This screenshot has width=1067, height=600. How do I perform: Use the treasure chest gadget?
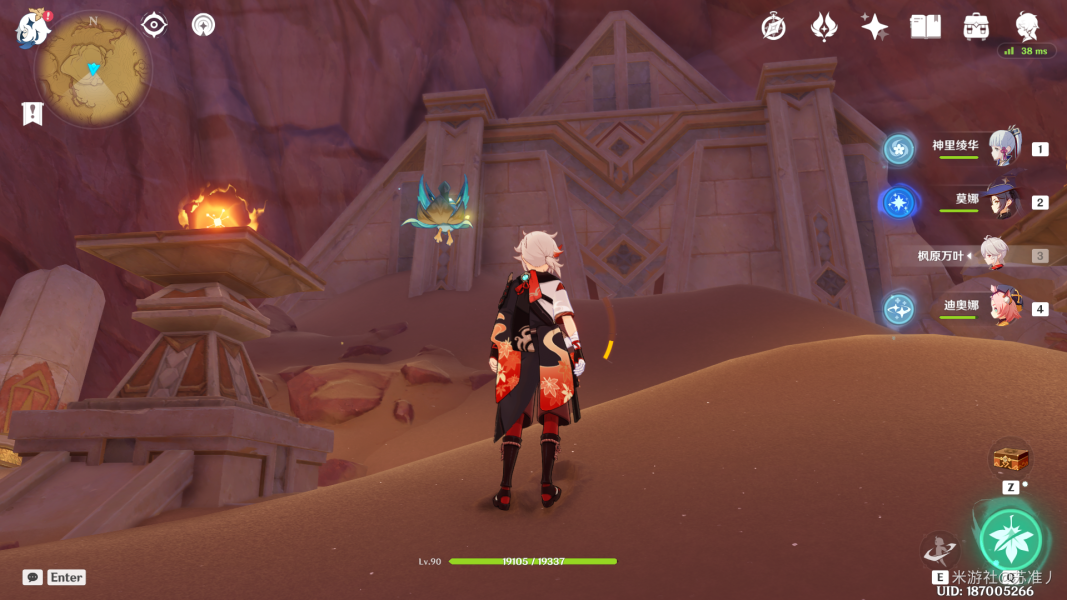pyautogui.click(x=1010, y=459)
